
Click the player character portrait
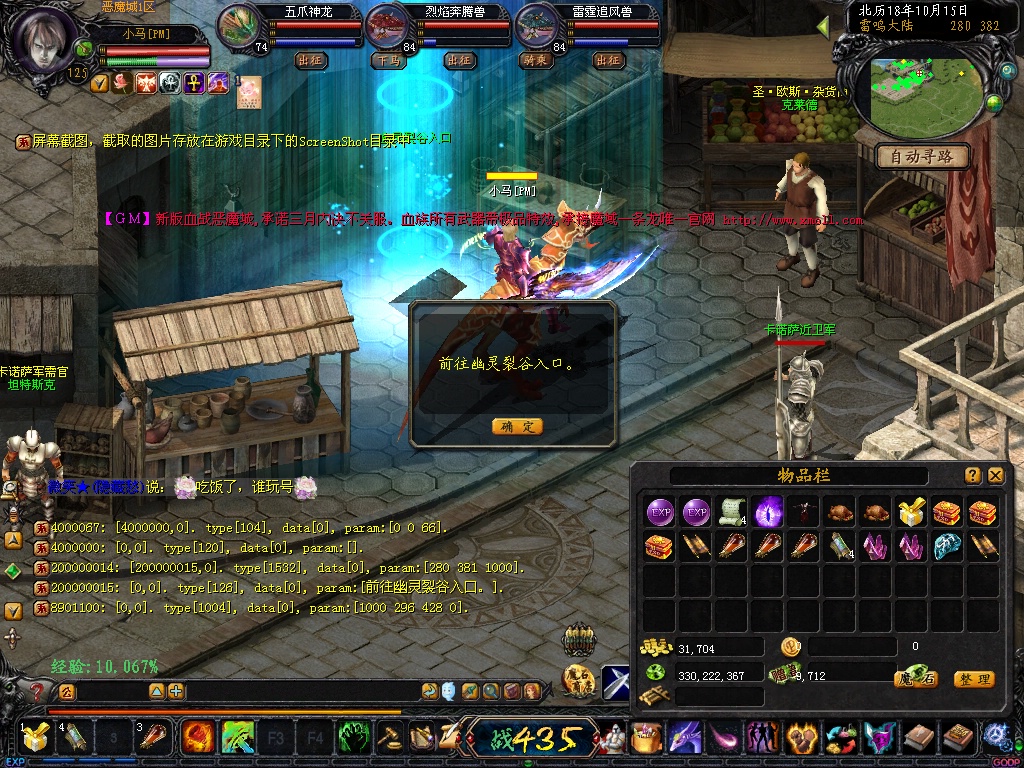click(x=43, y=38)
